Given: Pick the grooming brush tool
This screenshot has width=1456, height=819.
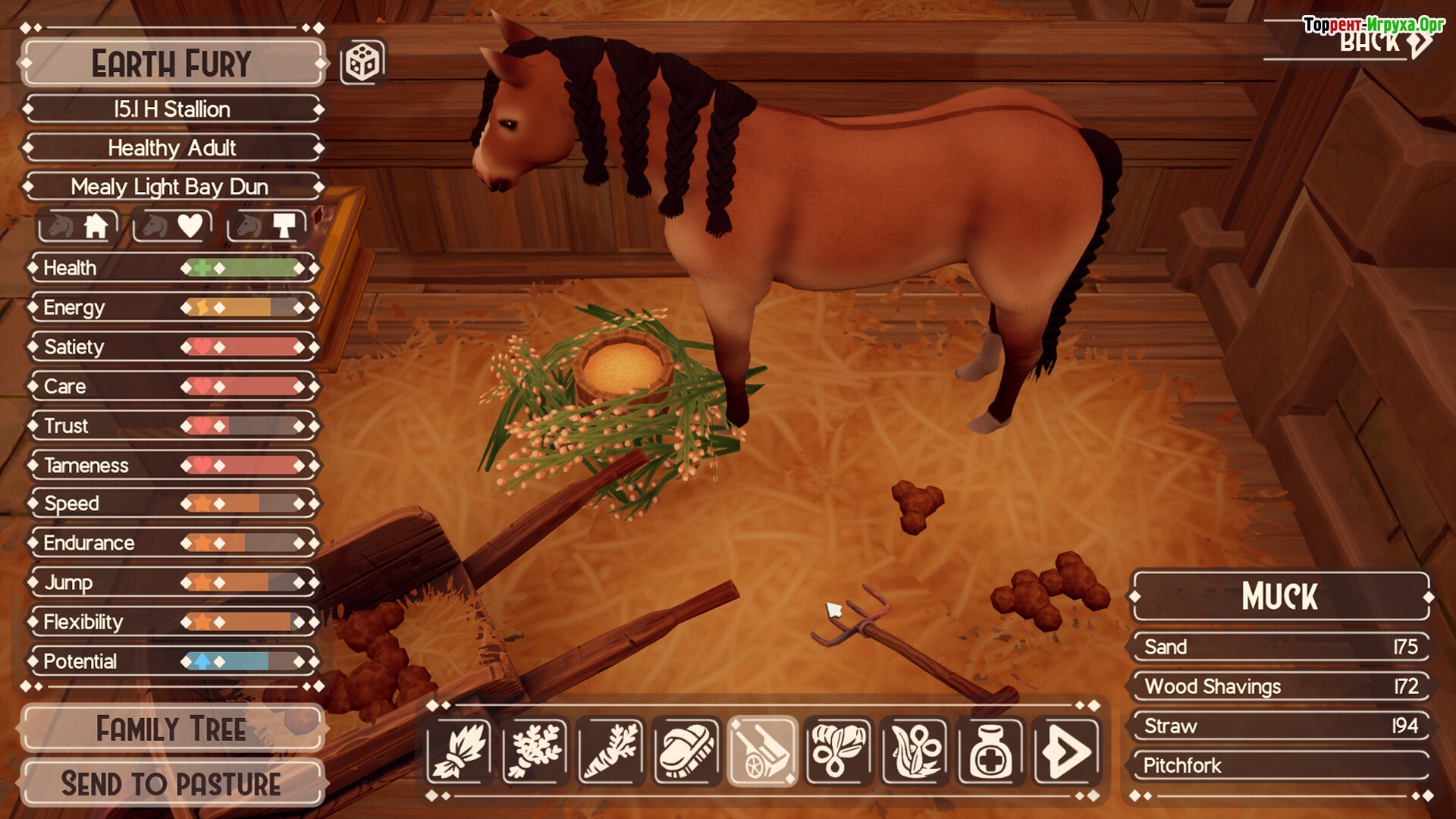Looking at the screenshot, I should tap(686, 752).
